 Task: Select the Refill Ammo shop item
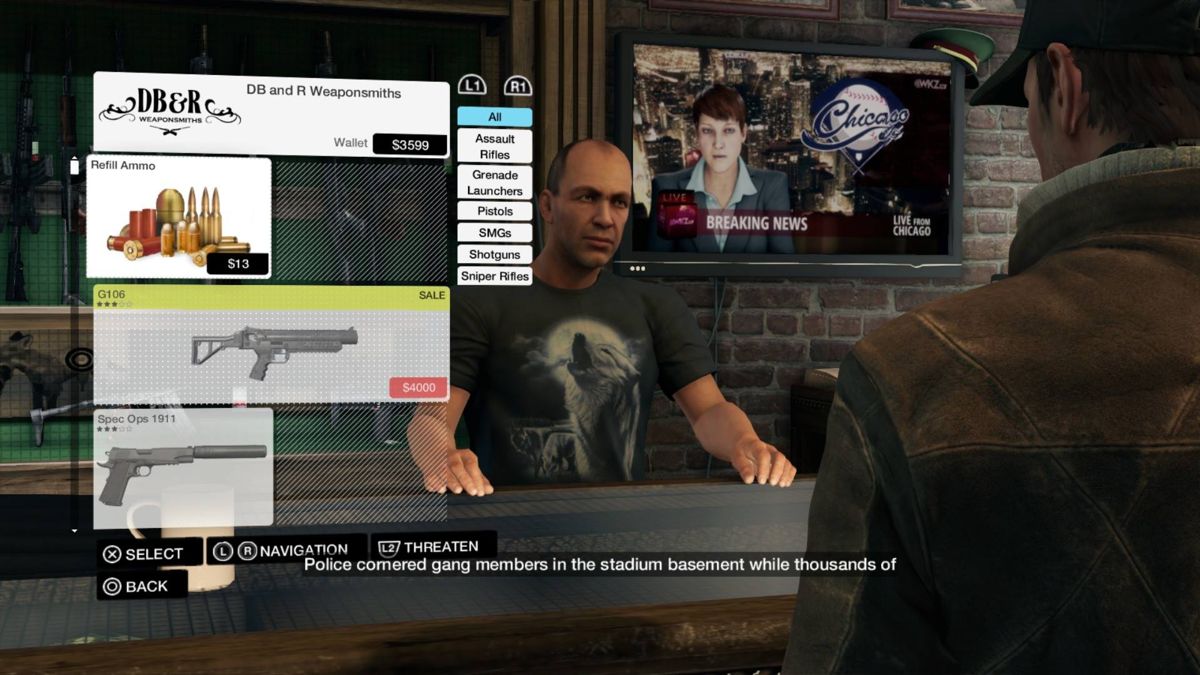tap(179, 217)
